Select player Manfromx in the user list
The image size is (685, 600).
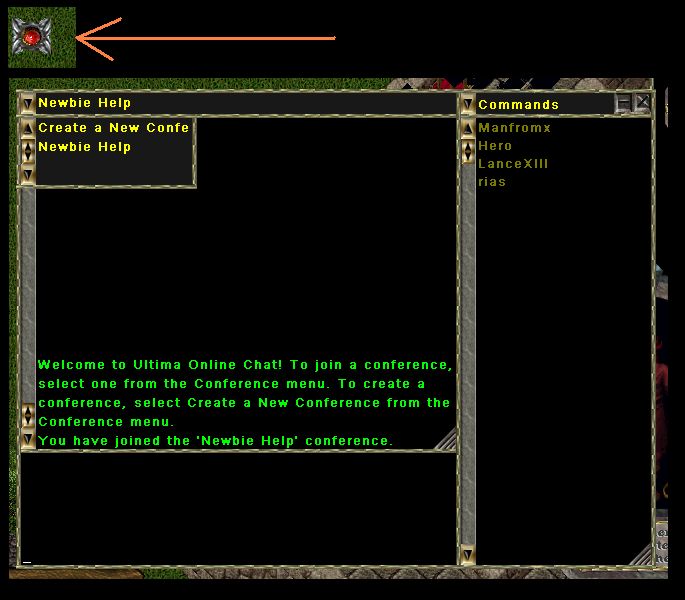coord(514,128)
